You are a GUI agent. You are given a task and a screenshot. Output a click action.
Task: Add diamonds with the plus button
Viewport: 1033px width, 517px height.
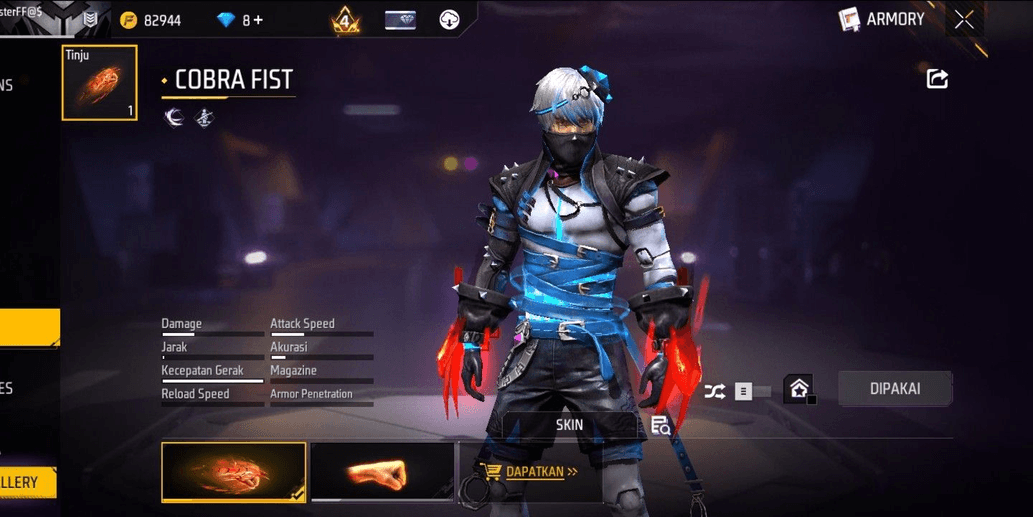coord(258,20)
